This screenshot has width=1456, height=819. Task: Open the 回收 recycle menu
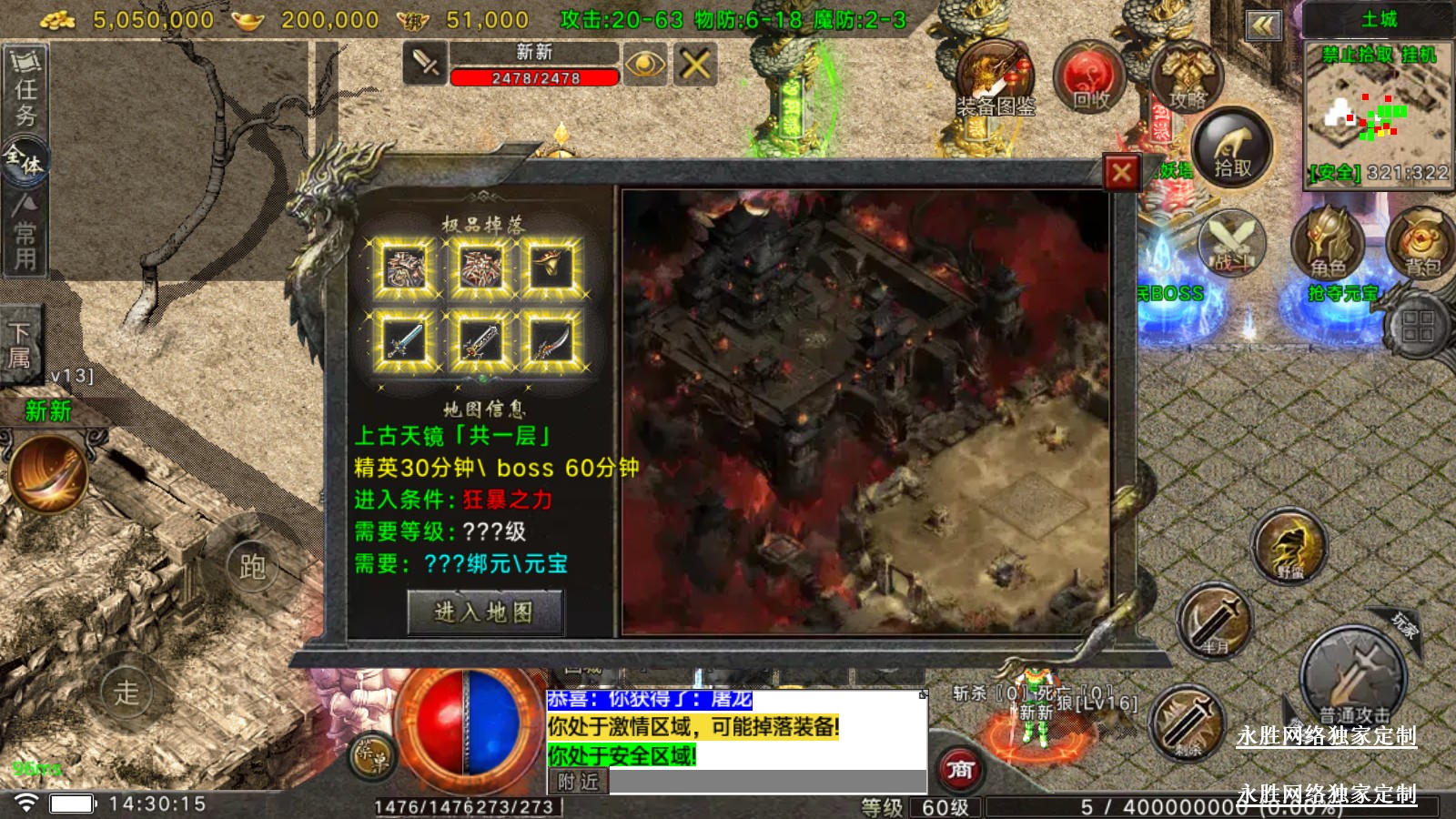click(x=1089, y=77)
